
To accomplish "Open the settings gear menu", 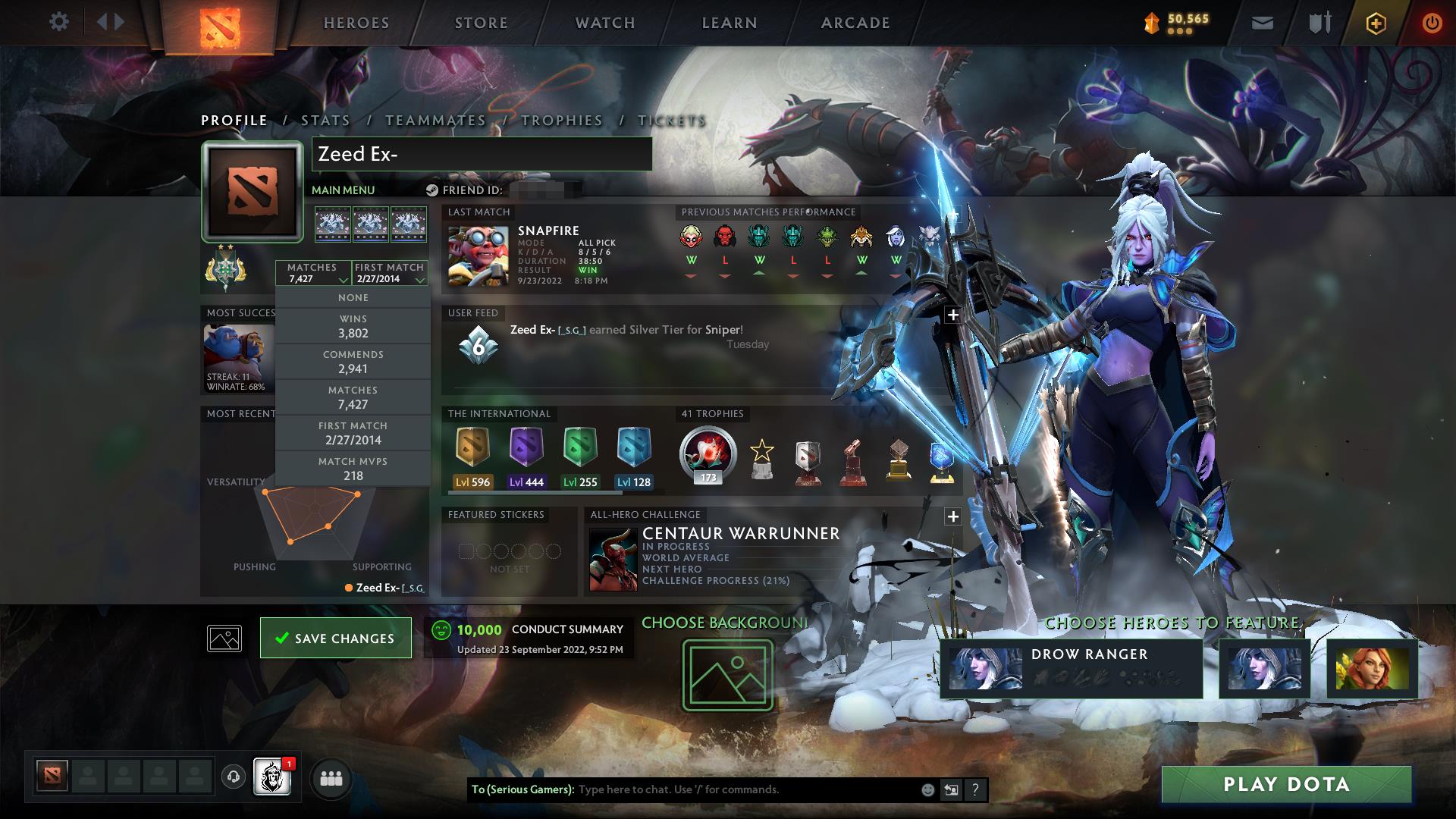I will [59, 22].
